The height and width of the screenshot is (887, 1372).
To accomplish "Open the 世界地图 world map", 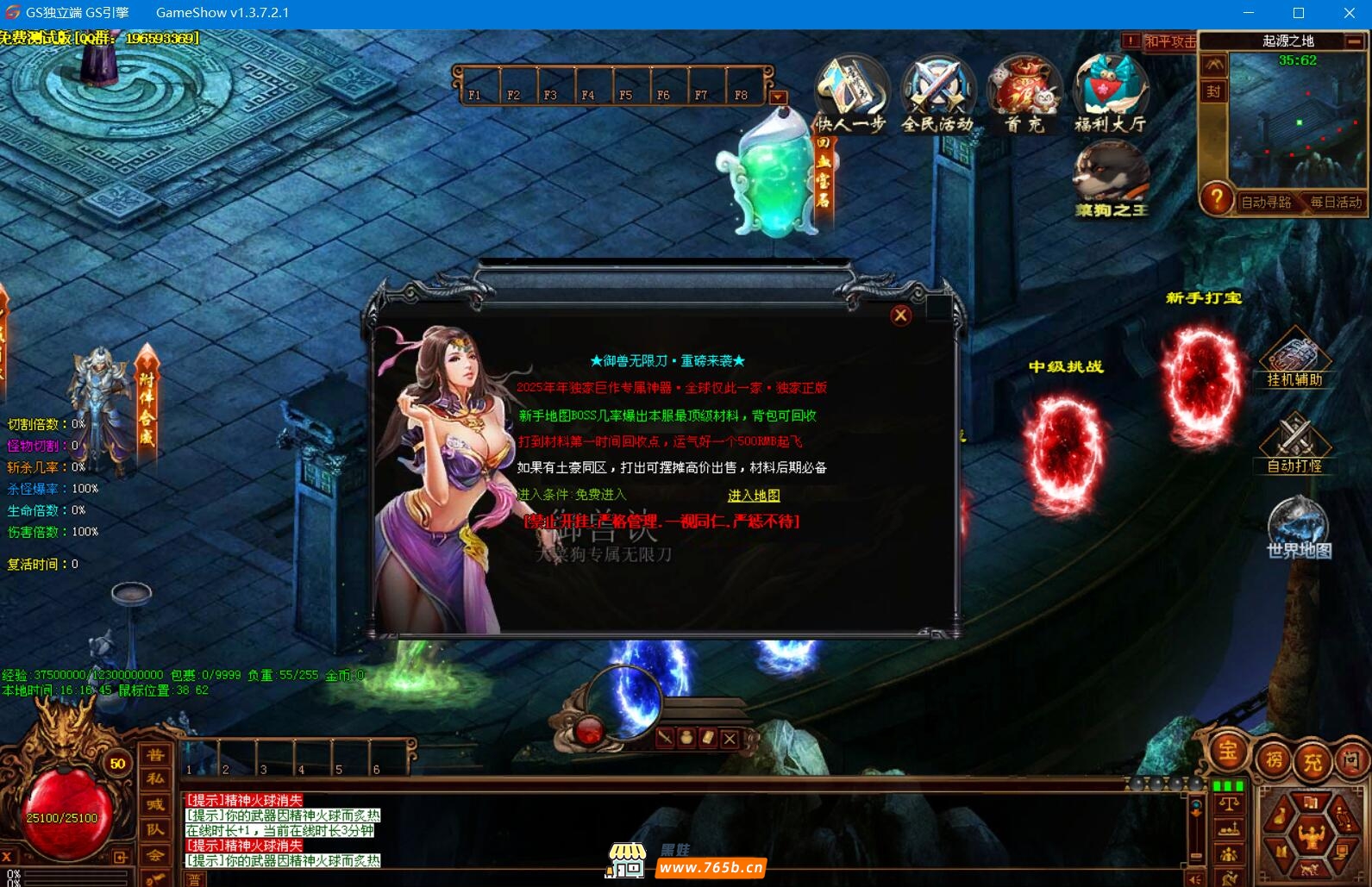I will pyautogui.click(x=1298, y=528).
